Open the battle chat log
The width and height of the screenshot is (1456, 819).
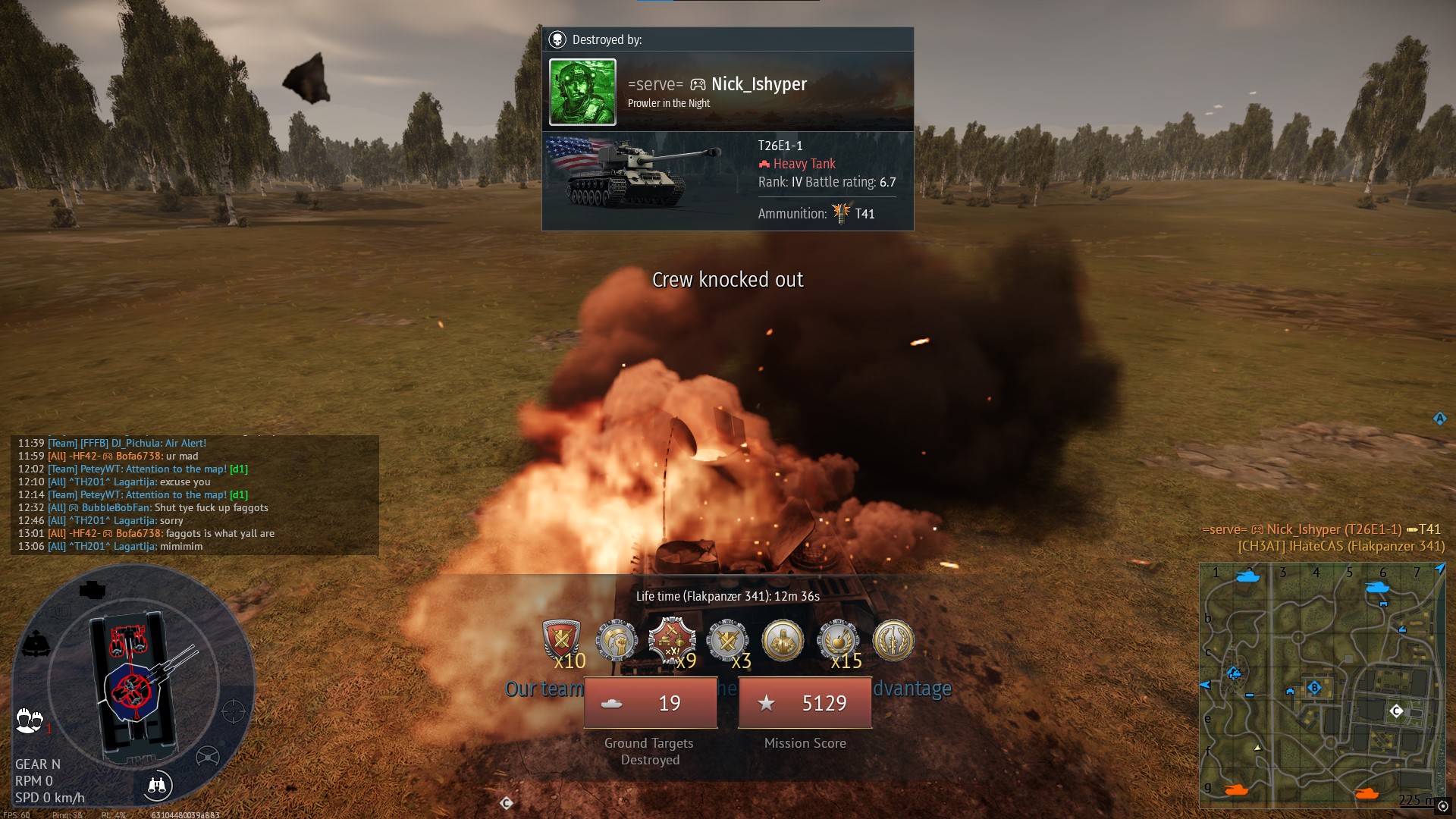[x=194, y=494]
